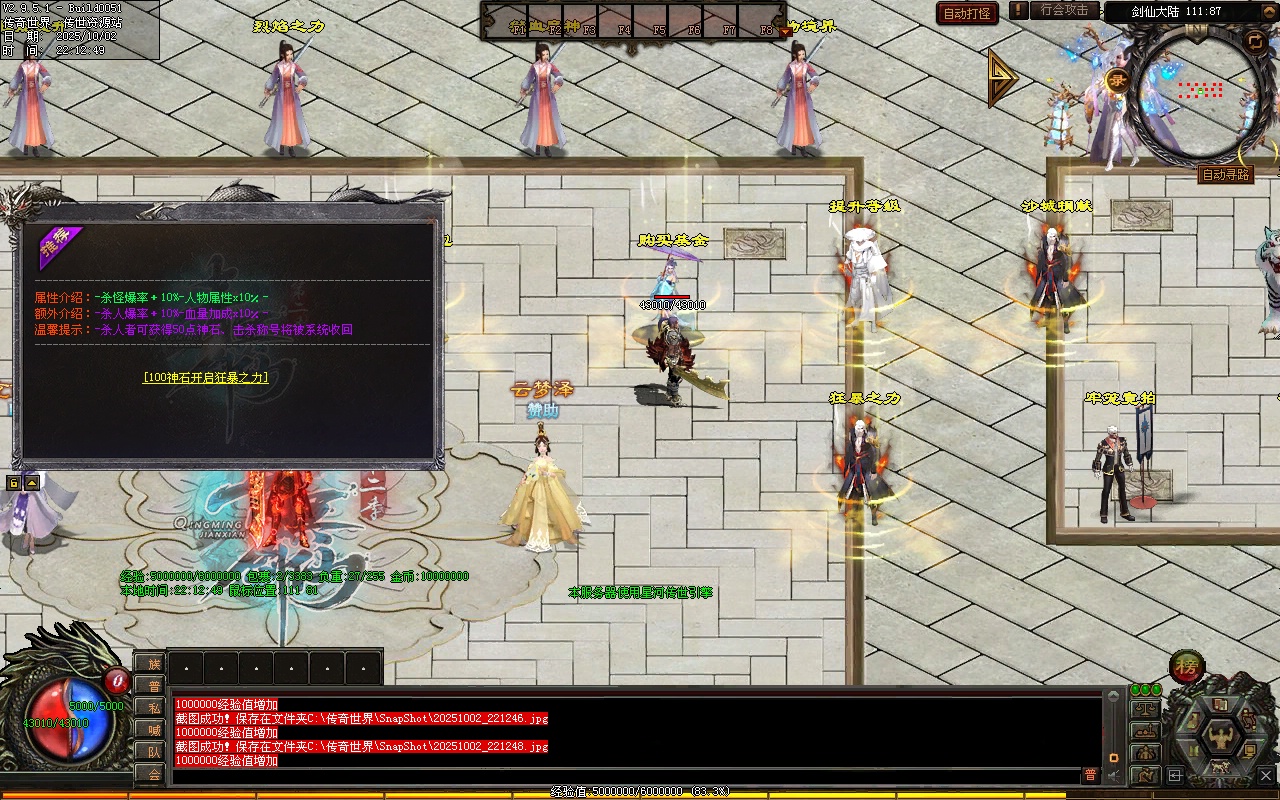Image resolution: width=1280 pixels, height=800 pixels.
Task: Switch to the 族 chat channel
Action: pos(153,664)
